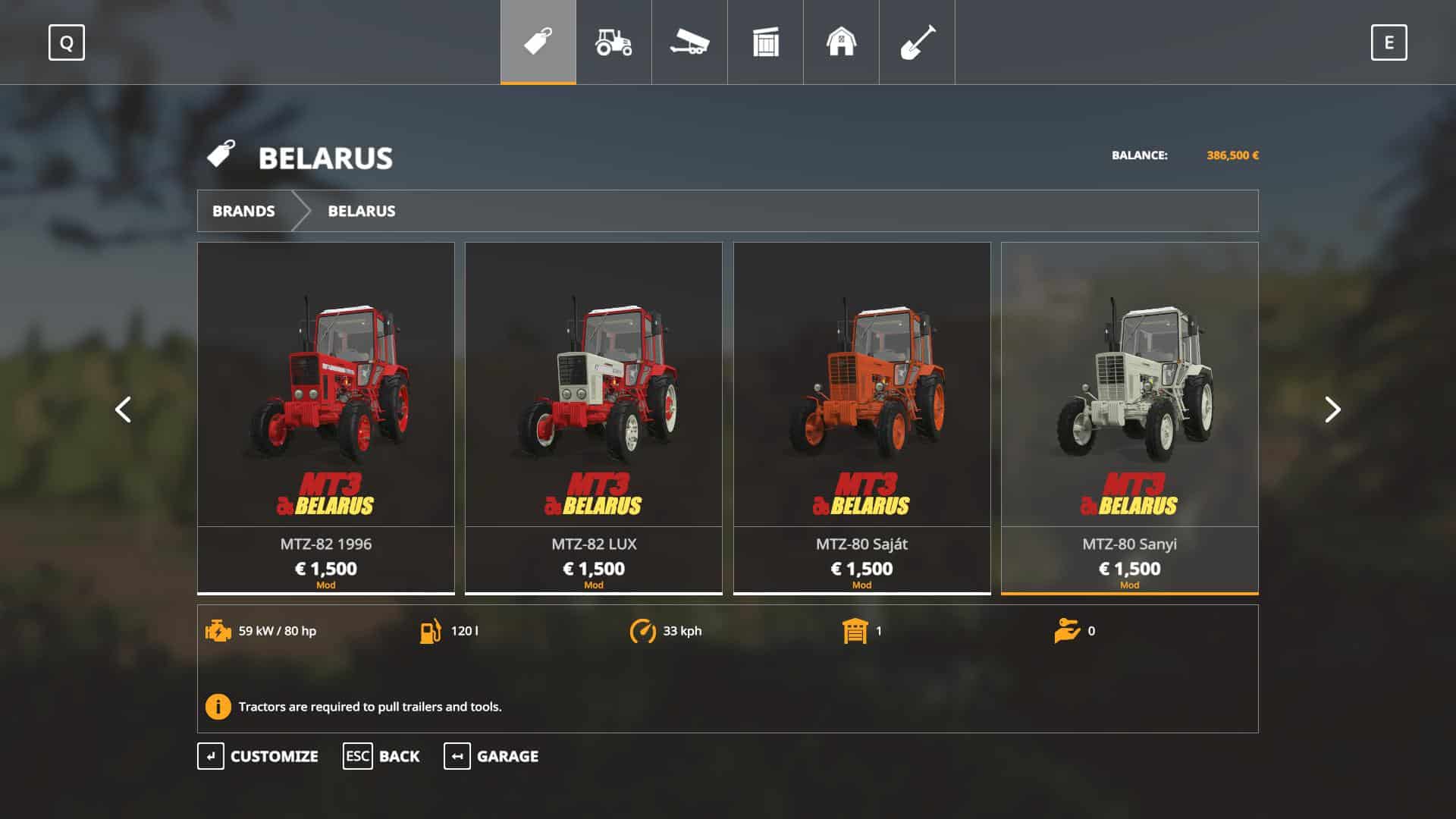Switch to the Brands price-tag tab
Image resolution: width=1456 pixels, height=819 pixels.
pyautogui.click(x=538, y=42)
